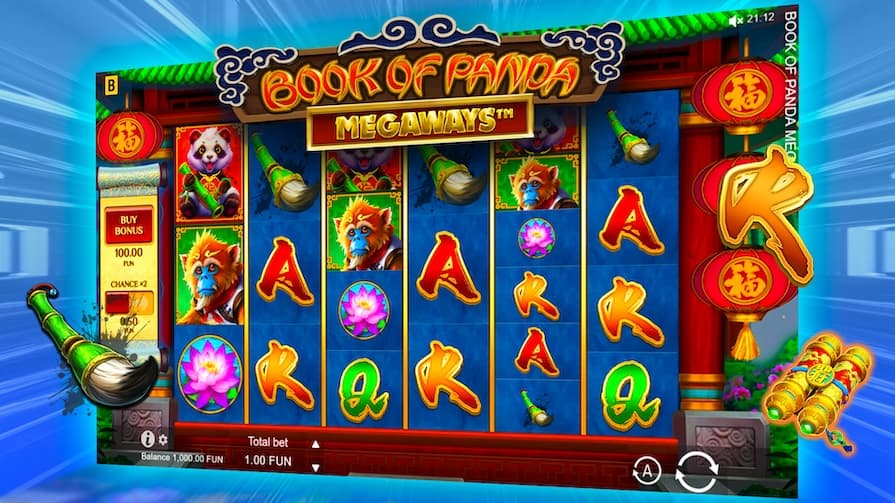The width and height of the screenshot is (895, 503).
Task: Increase the total bet with the up arrow
Action: coord(316,444)
